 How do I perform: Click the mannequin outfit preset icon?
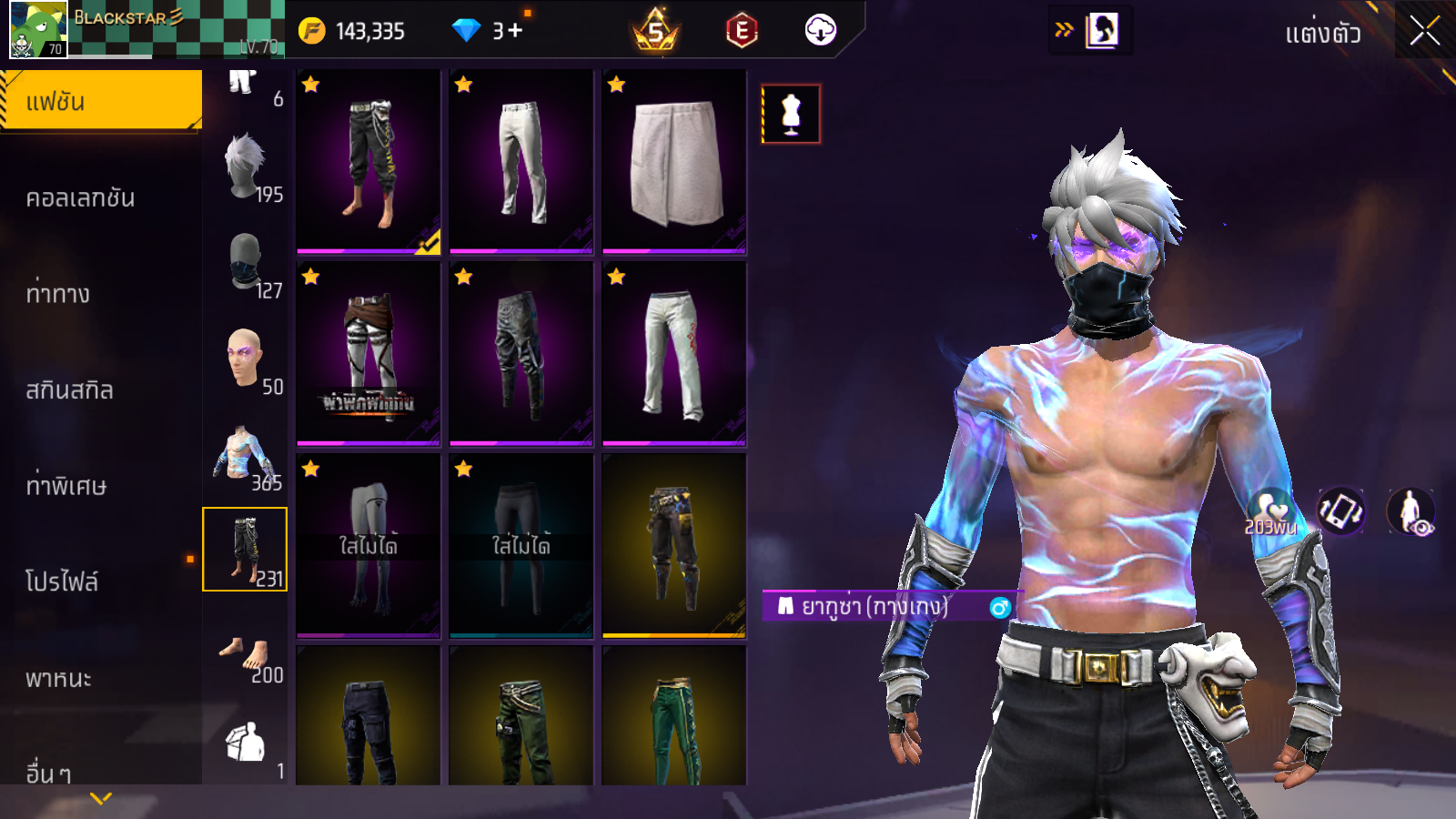(x=791, y=114)
